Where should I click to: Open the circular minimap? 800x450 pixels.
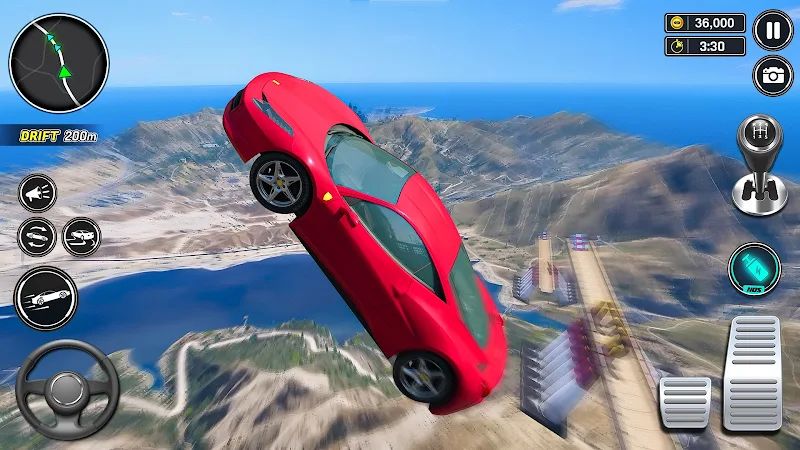point(58,62)
